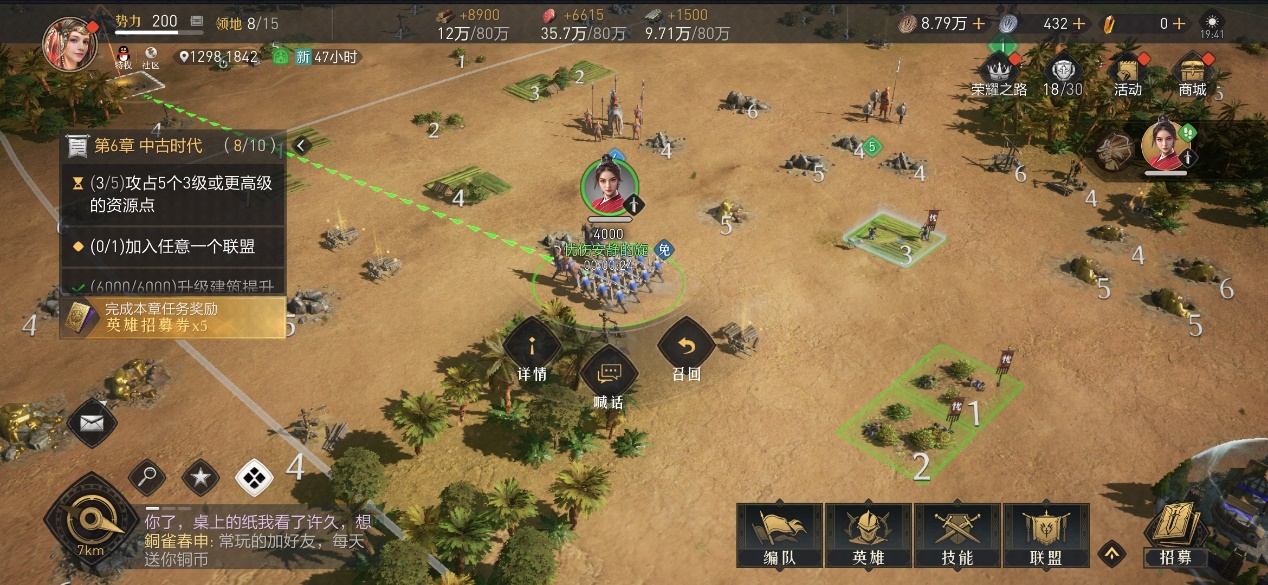Tap the 喊话 shout button
The height and width of the screenshot is (585, 1268).
tap(609, 378)
